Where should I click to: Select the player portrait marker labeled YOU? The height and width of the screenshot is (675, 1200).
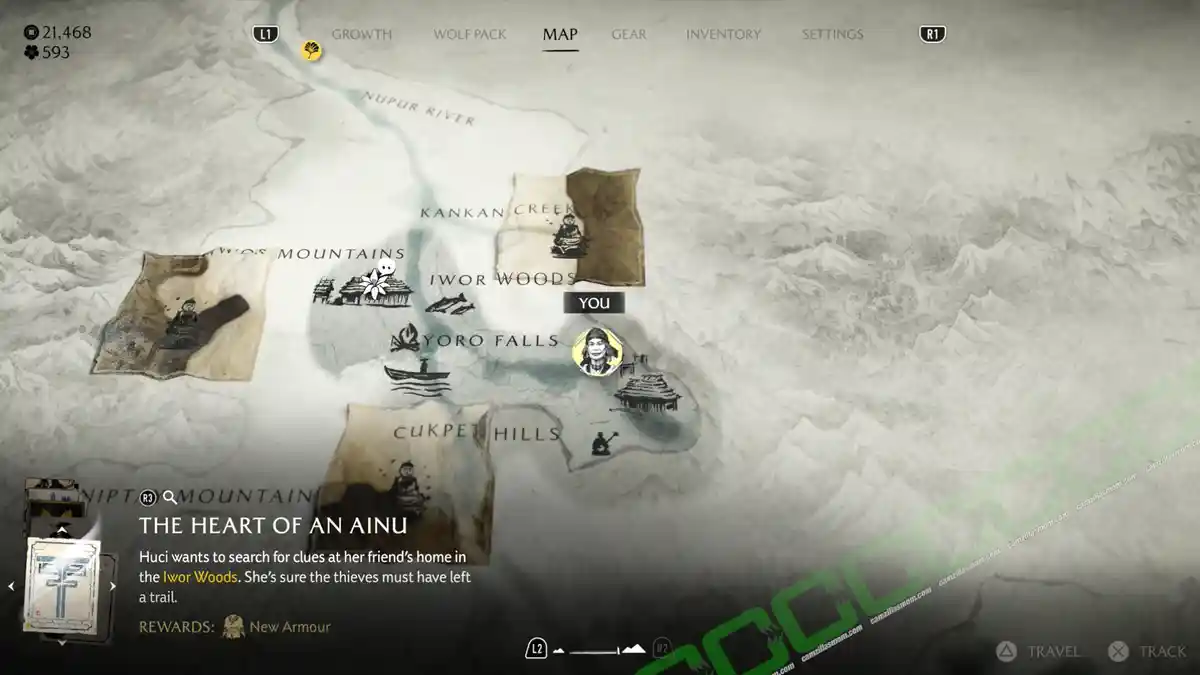[597, 351]
